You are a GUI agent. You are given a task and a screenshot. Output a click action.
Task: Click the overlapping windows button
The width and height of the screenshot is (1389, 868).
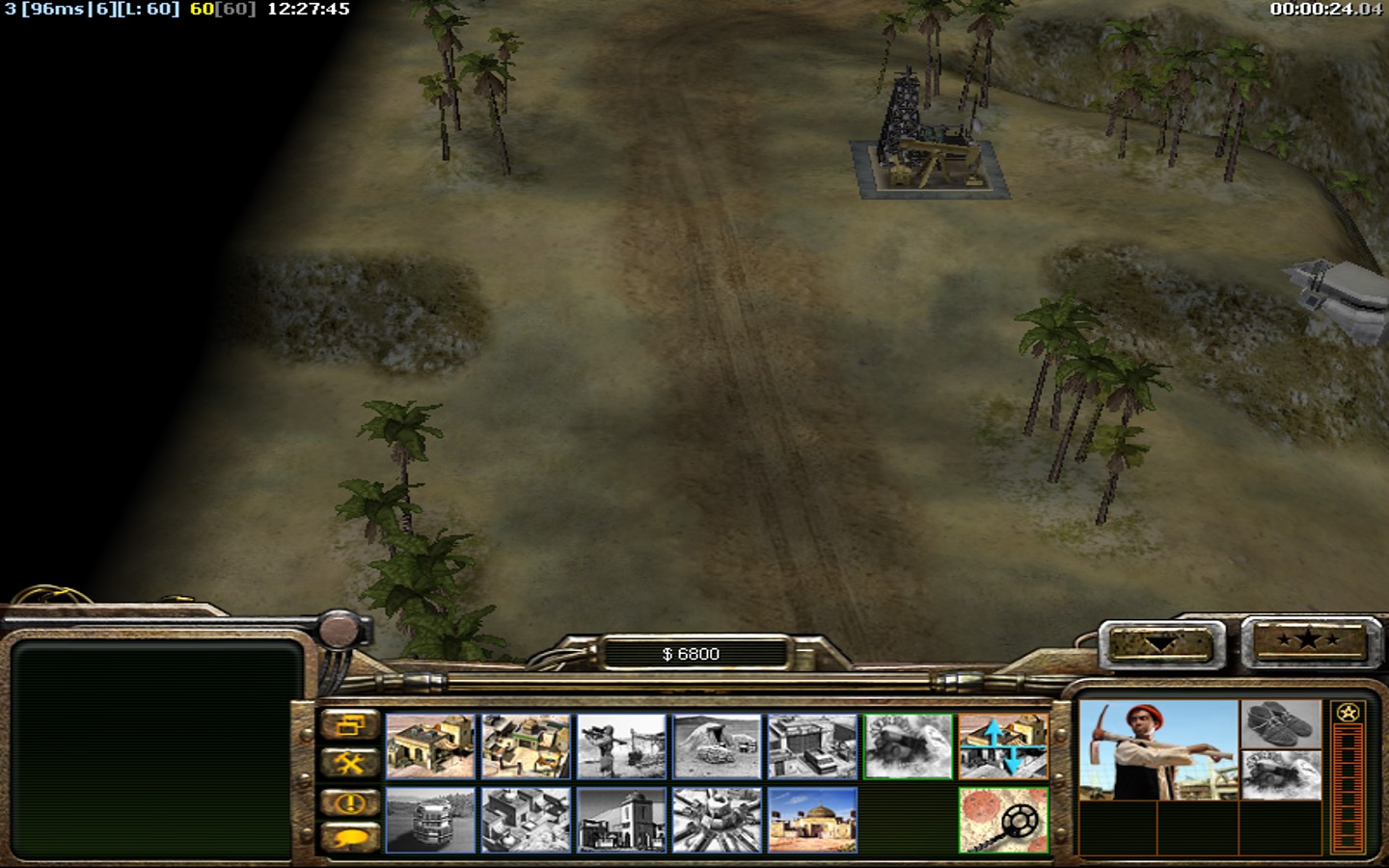click(349, 724)
